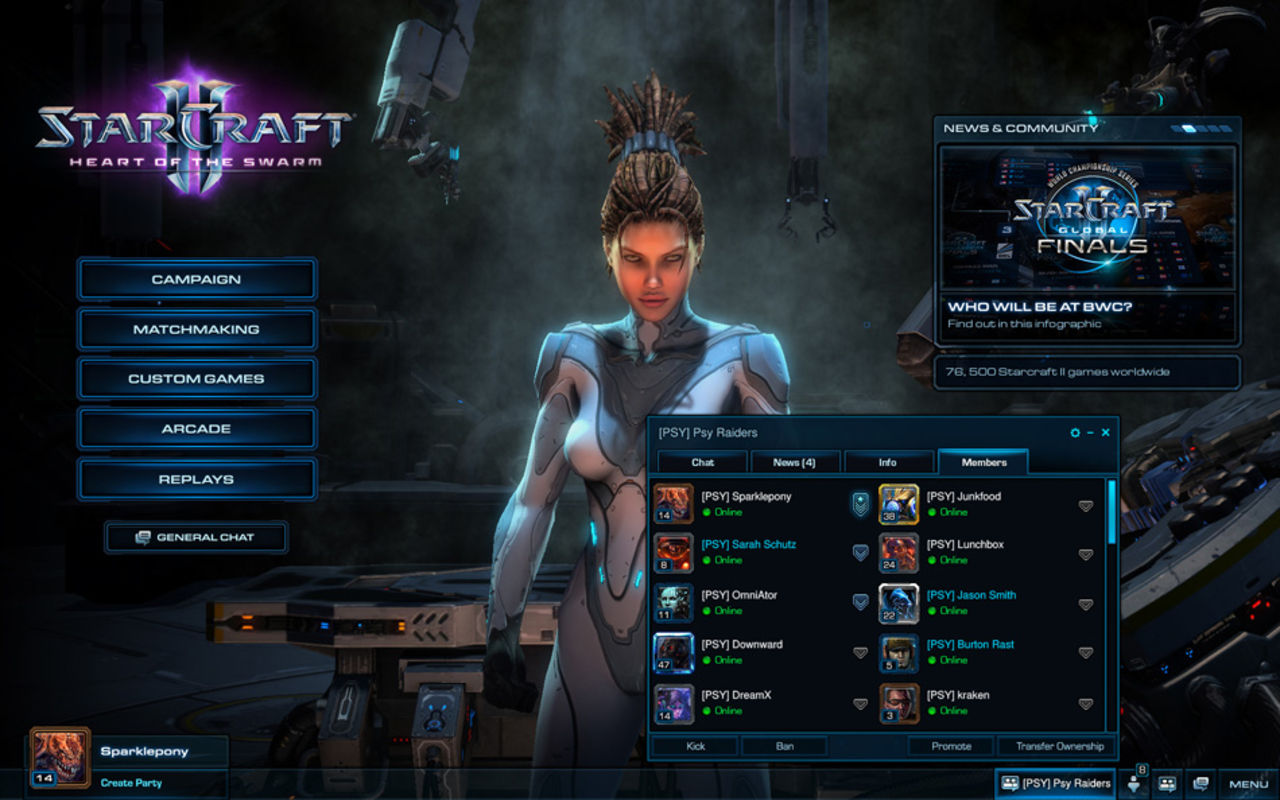Click the clan icon on the Psy Raiders taskbar button

click(x=1010, y=783)
